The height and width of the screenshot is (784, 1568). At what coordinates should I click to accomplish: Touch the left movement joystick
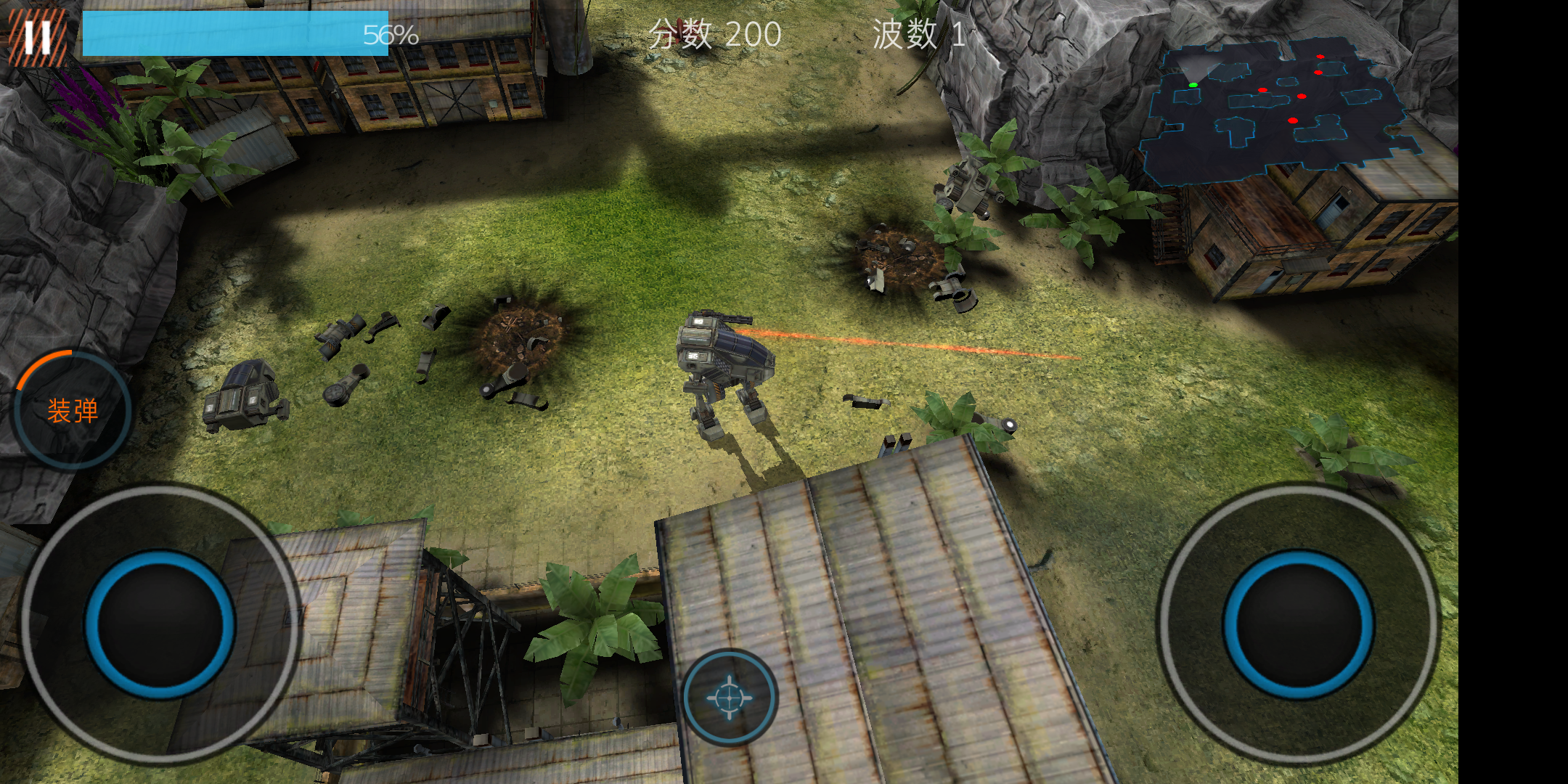click(x=160, y=624)
